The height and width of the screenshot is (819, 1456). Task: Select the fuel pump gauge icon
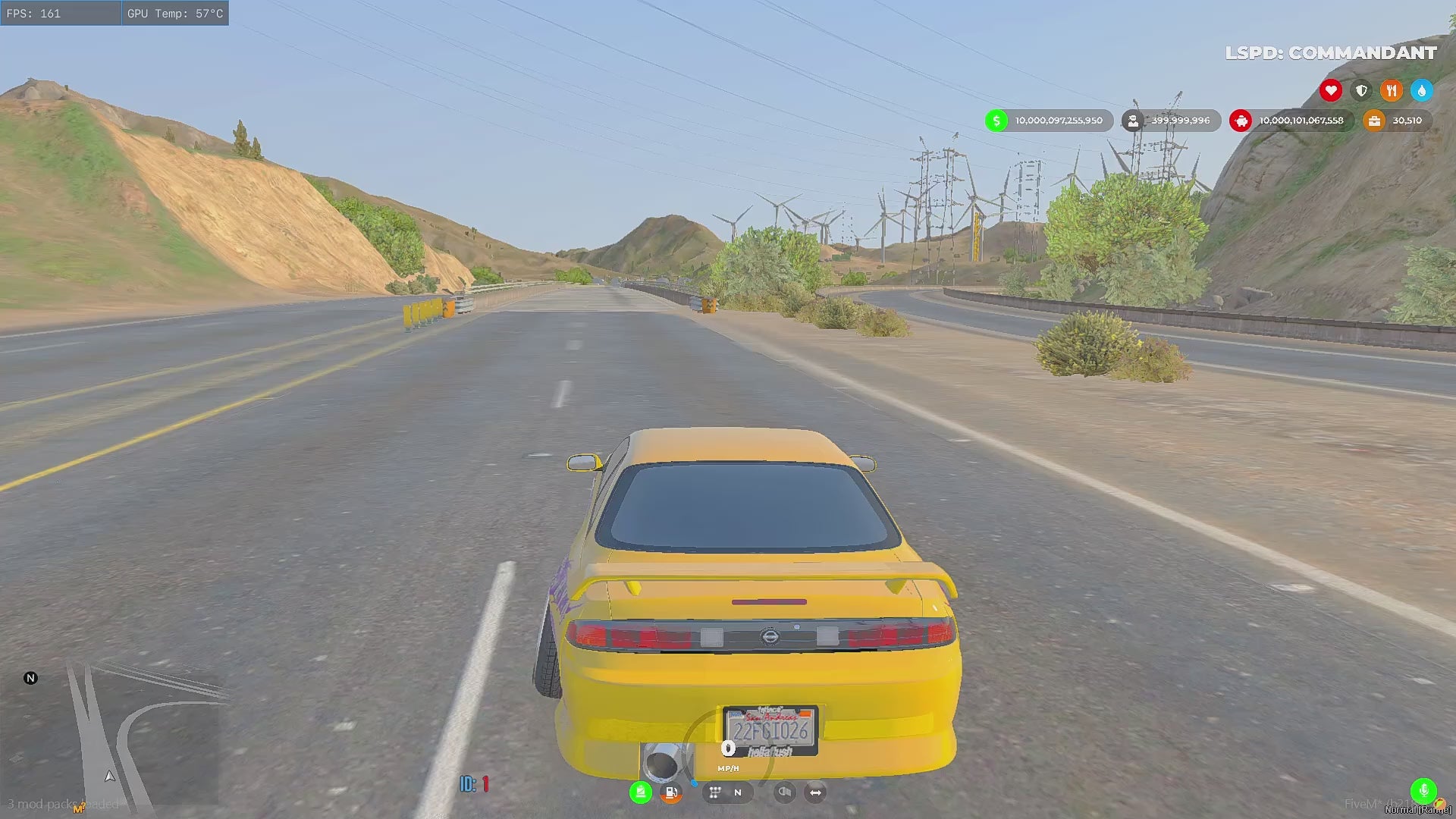[x=671, y=792]
